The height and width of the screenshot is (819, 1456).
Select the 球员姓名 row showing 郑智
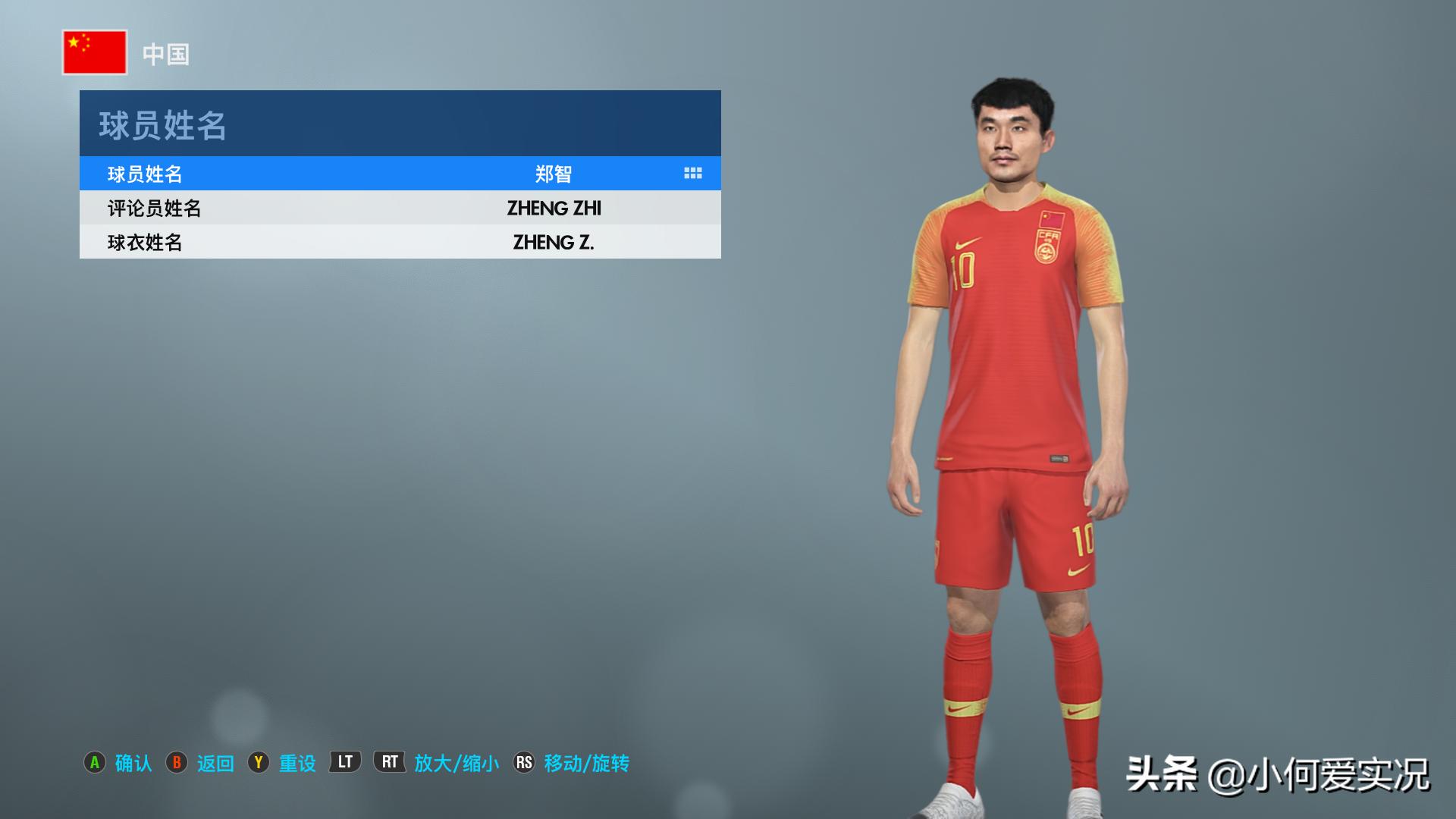(x=400, y=174)
